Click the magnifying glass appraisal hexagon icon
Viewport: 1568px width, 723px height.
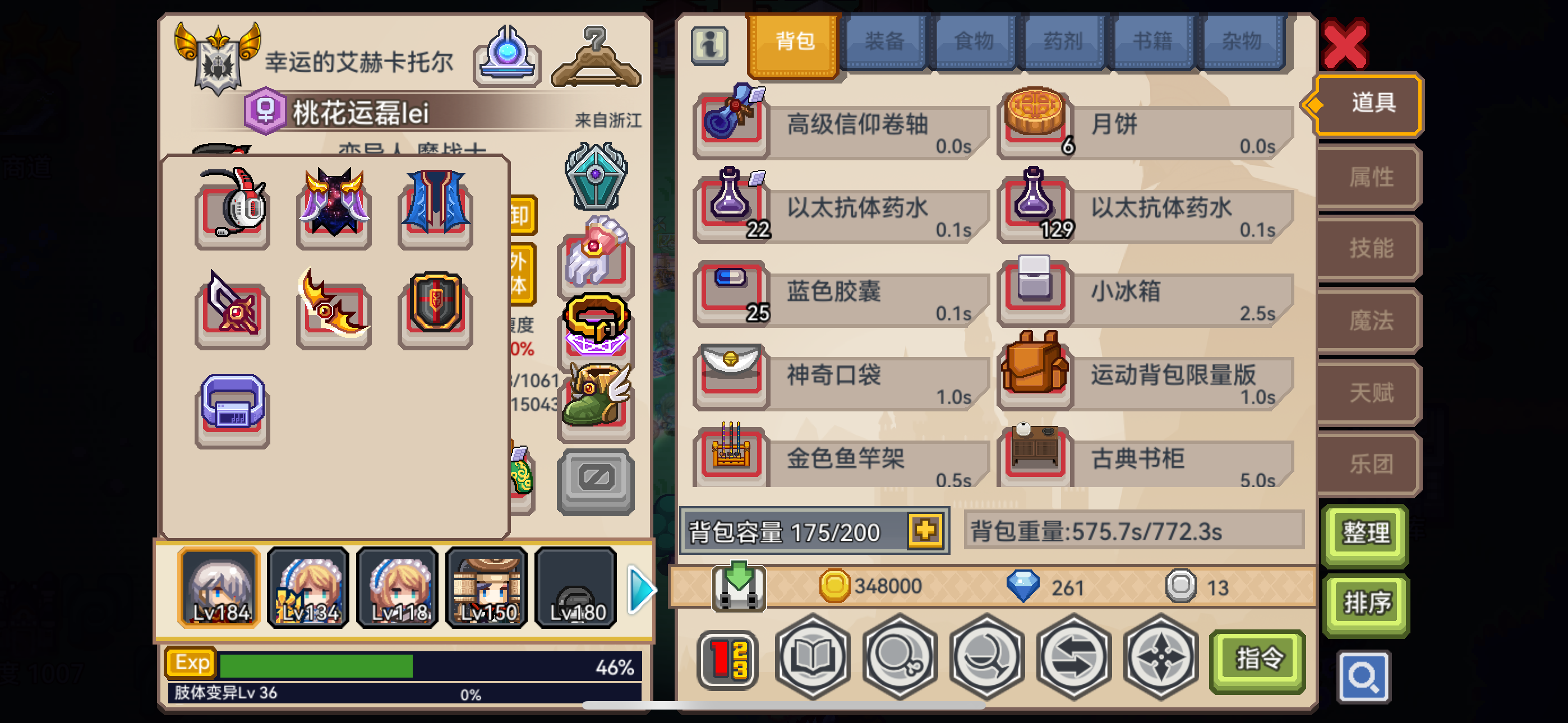899,659
